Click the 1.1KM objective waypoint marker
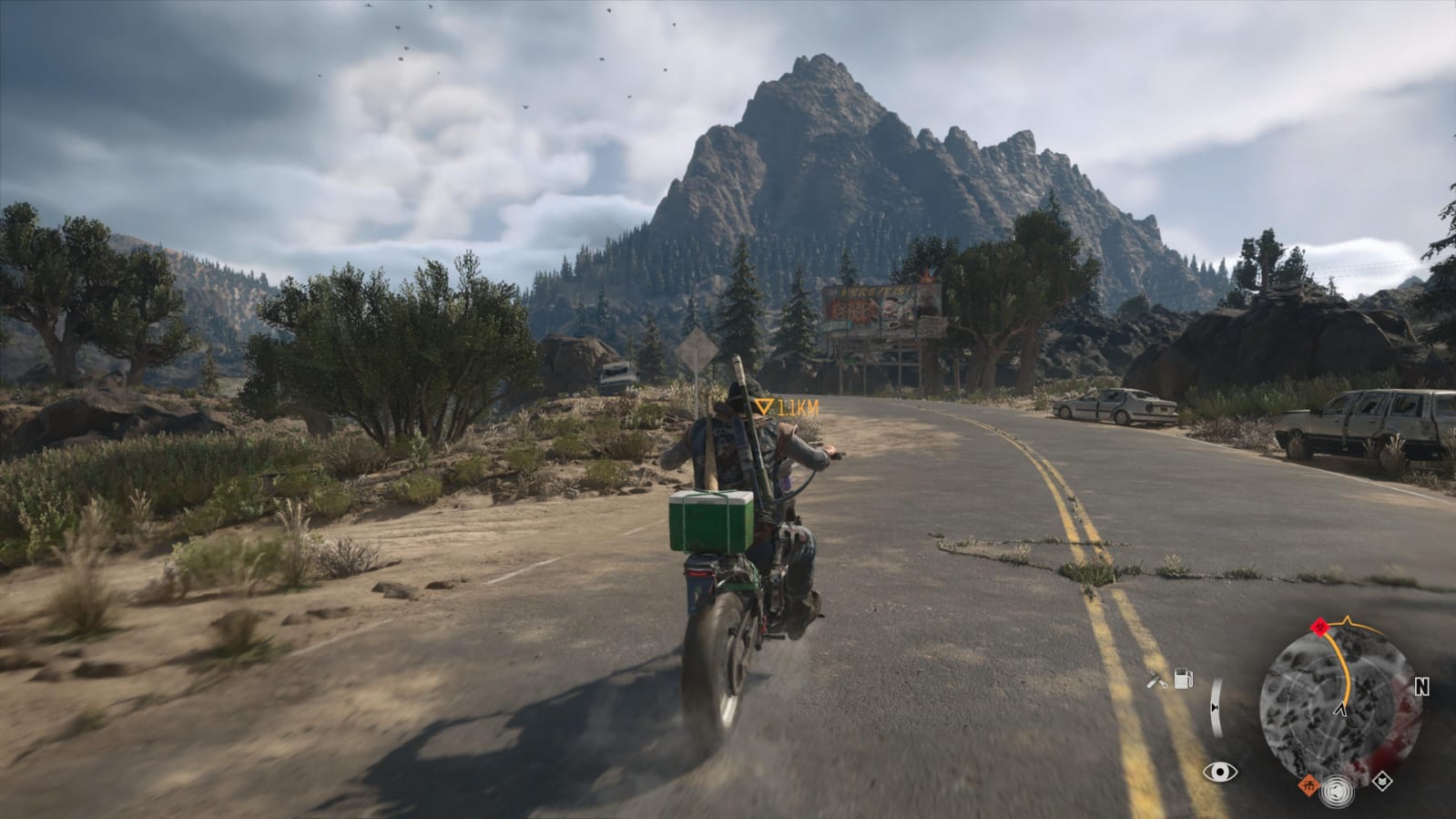 [x=763, y=407]
